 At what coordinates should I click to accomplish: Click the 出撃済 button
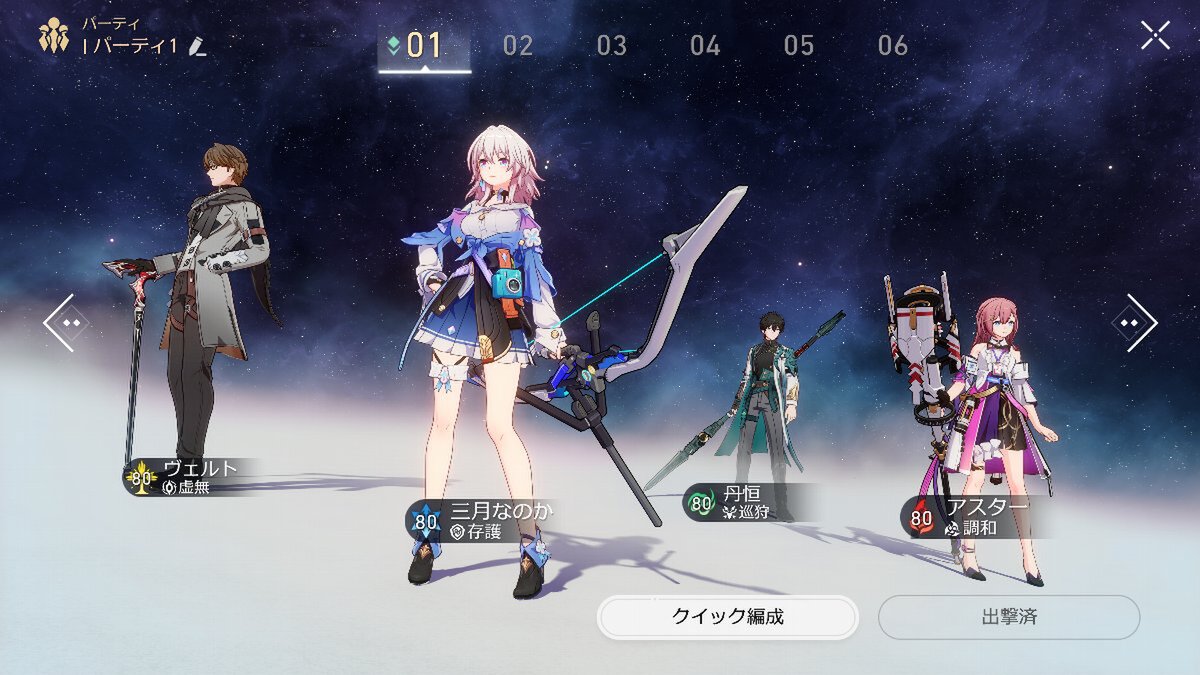click(1009, 617)
